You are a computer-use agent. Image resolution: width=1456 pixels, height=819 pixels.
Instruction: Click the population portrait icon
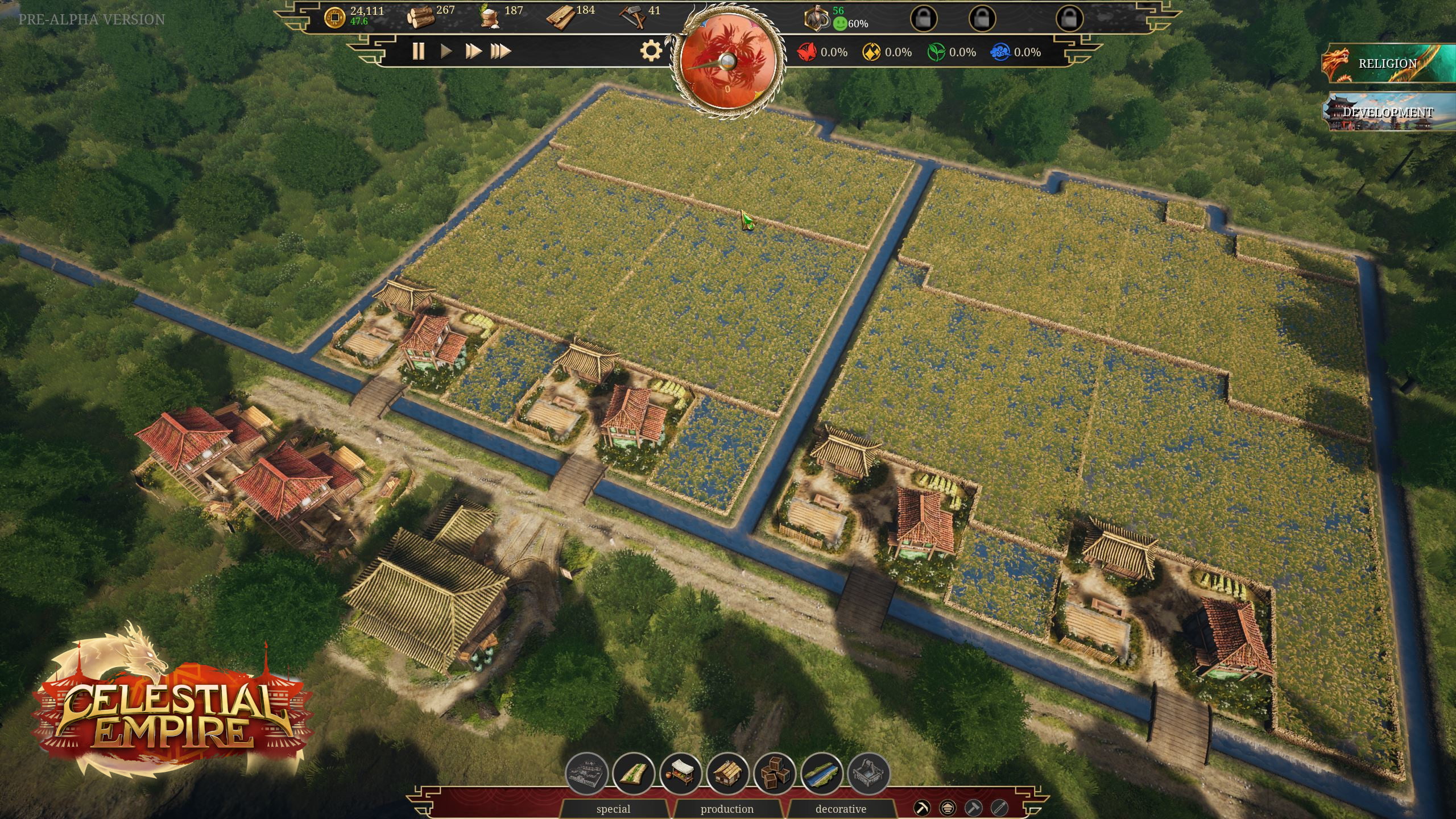pyautogui.click(x=816, y=18)
